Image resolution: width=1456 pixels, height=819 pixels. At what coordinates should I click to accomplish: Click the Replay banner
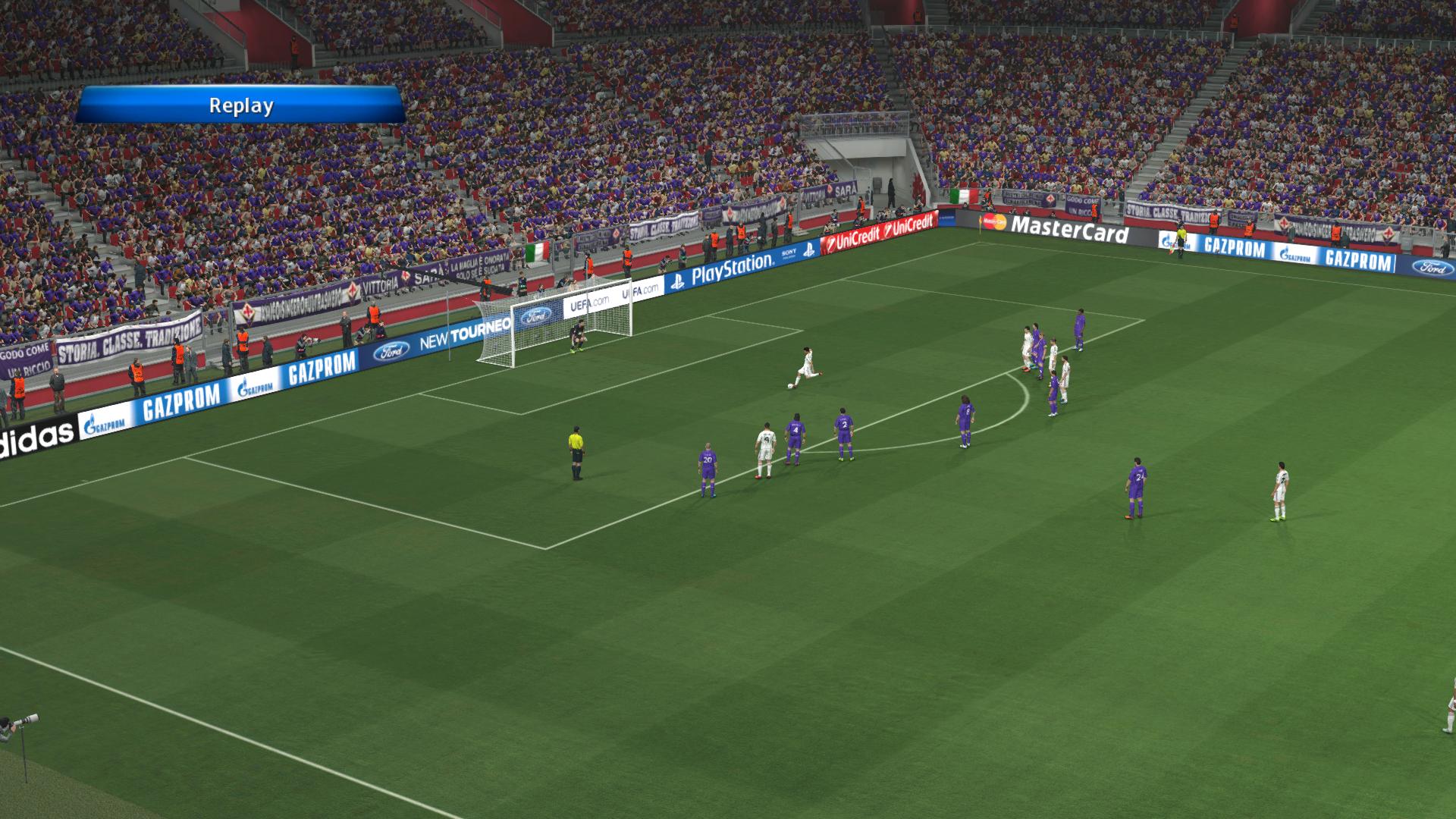[240, 105]
